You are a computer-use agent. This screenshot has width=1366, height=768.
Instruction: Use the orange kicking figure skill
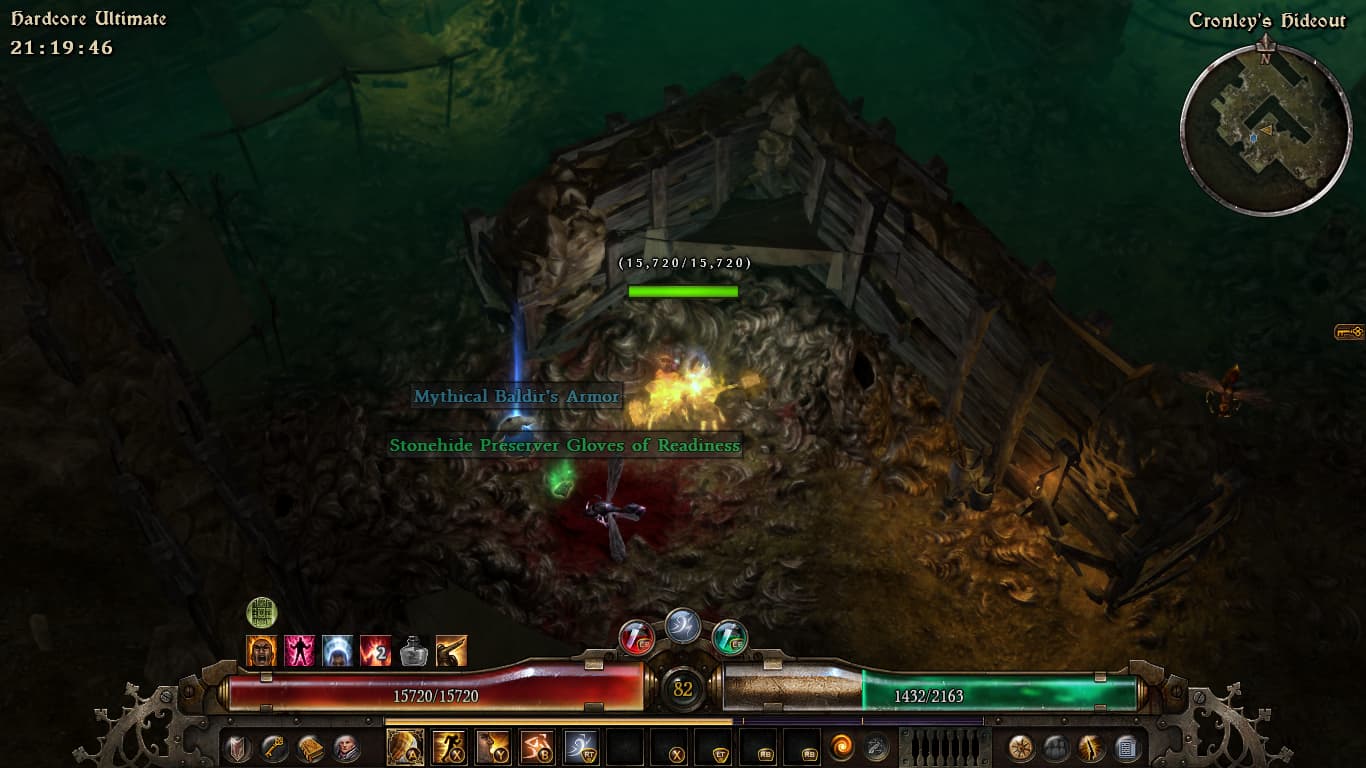click(537, 747)
